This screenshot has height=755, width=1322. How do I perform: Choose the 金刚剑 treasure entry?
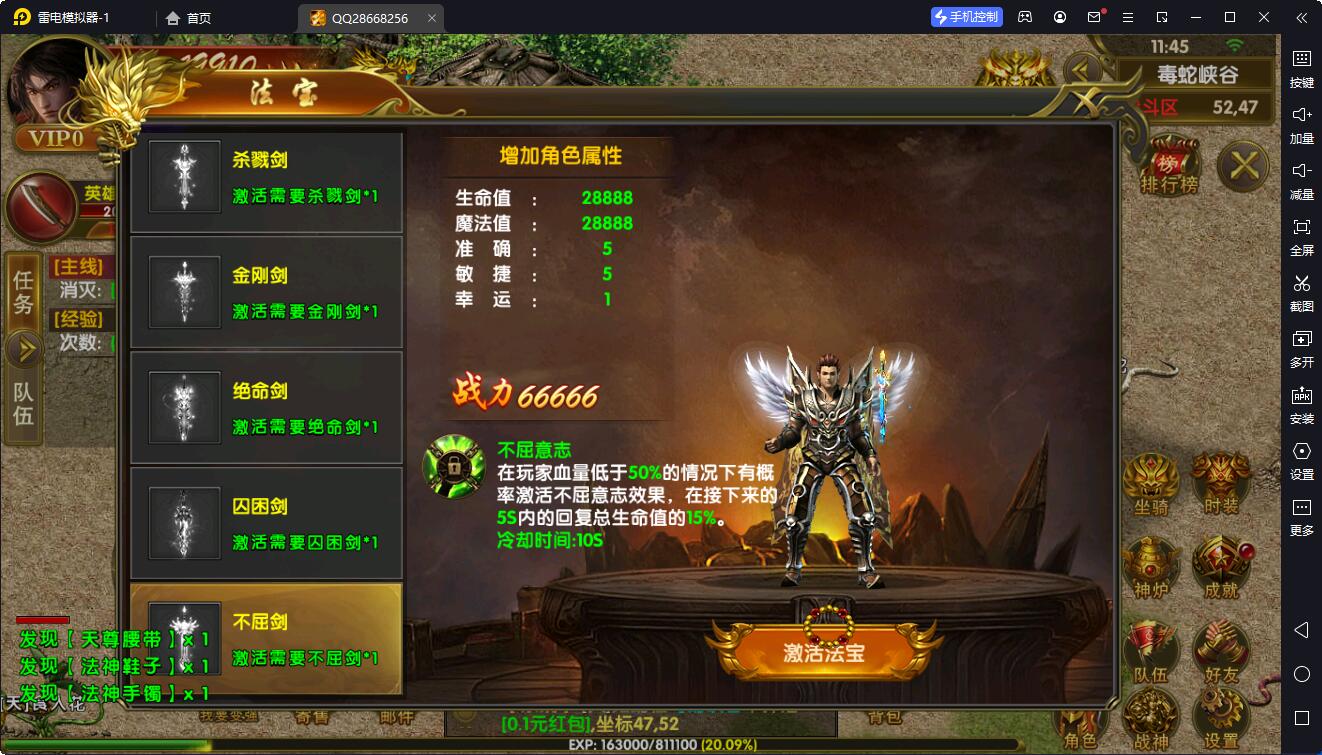266,294
